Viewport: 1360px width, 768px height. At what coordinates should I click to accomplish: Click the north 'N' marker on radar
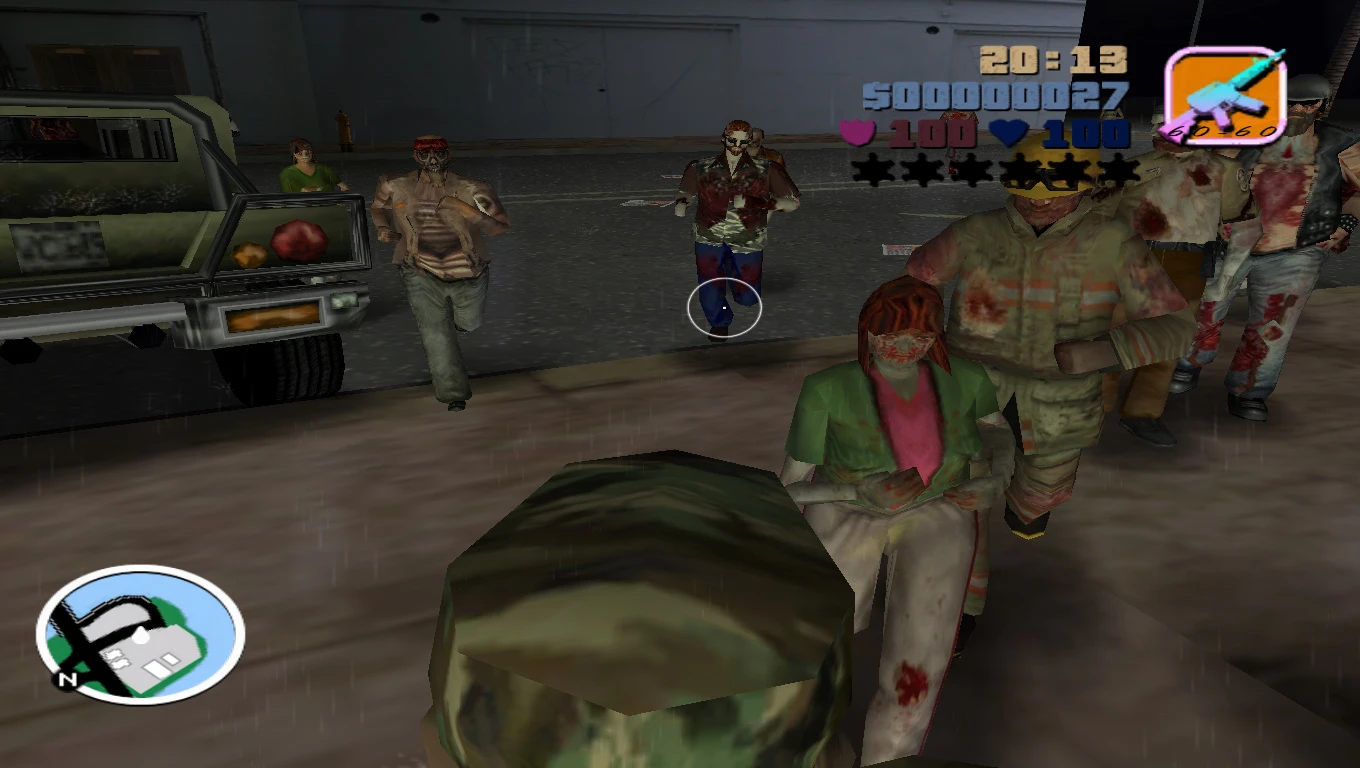pyautogui.click(x=67, y=677)
